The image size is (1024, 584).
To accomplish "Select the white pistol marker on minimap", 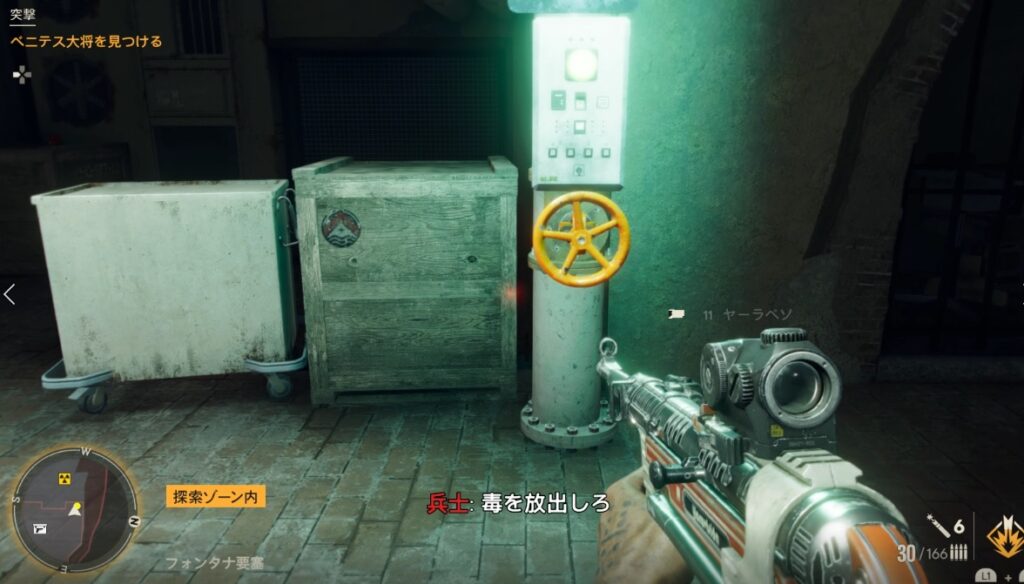I will point(40,528).
